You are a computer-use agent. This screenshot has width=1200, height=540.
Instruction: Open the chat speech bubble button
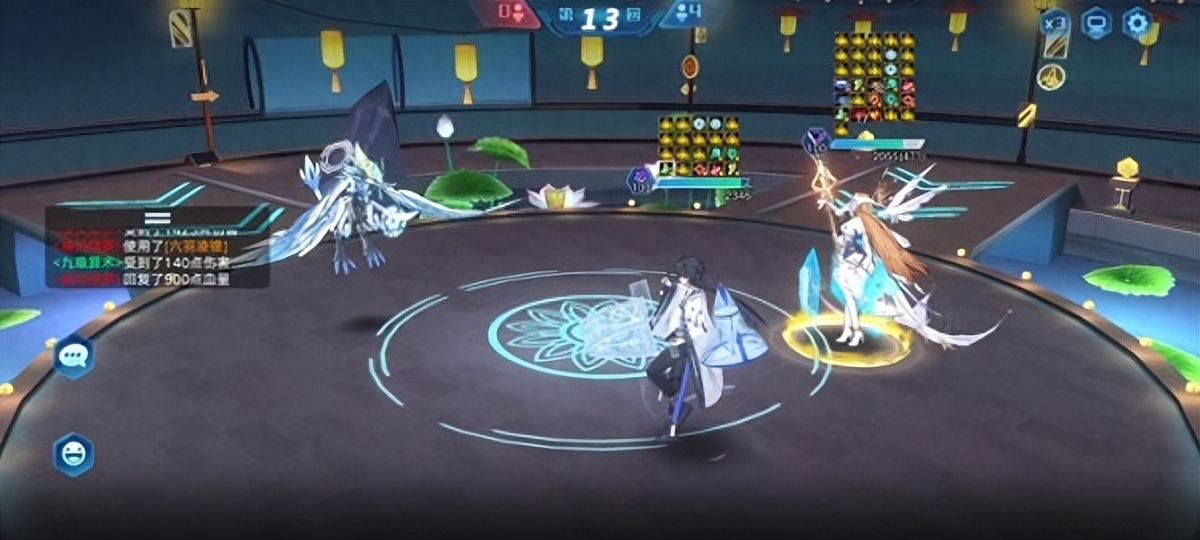(73, 356)
